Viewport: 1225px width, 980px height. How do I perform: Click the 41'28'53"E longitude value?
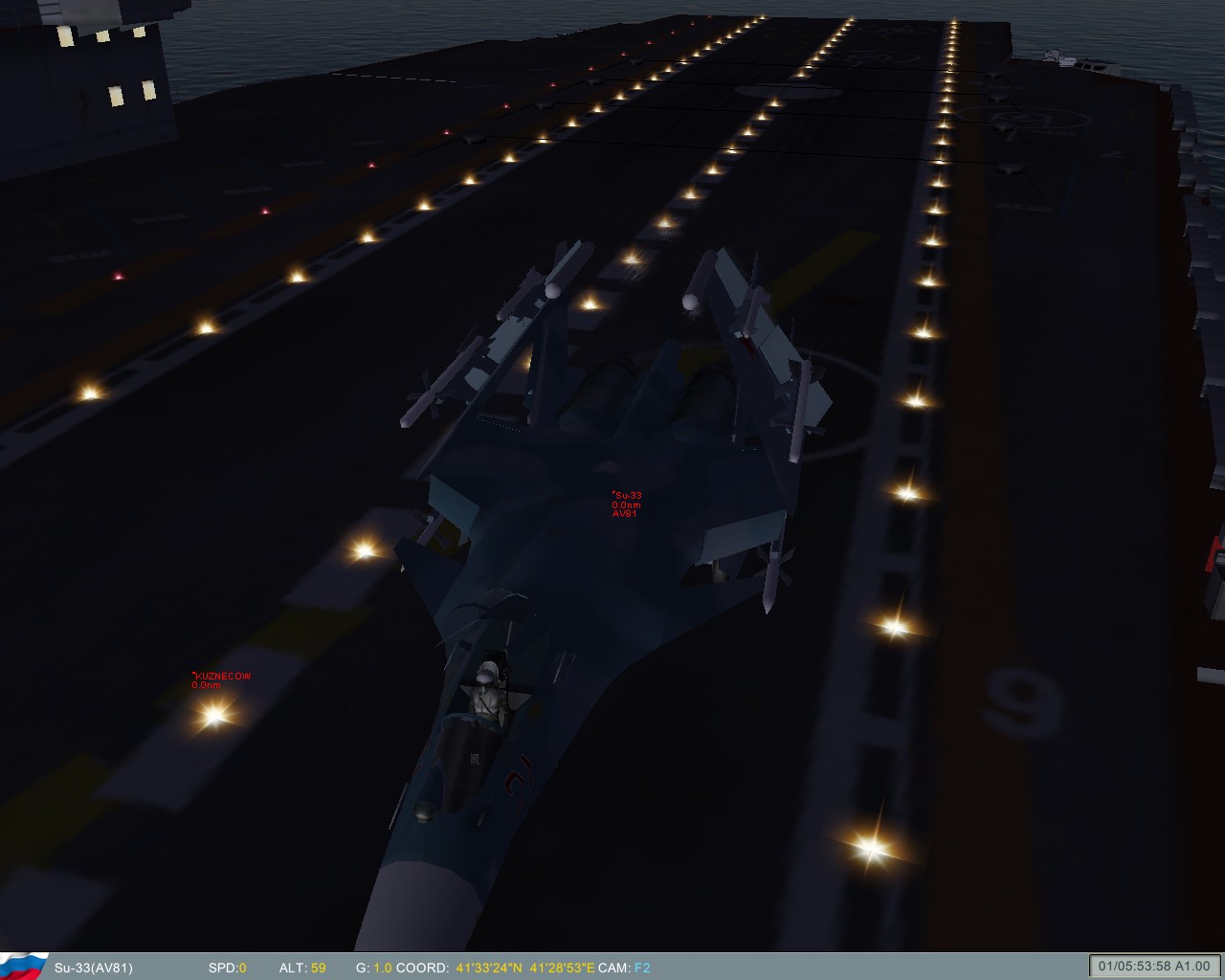point(564,969)
